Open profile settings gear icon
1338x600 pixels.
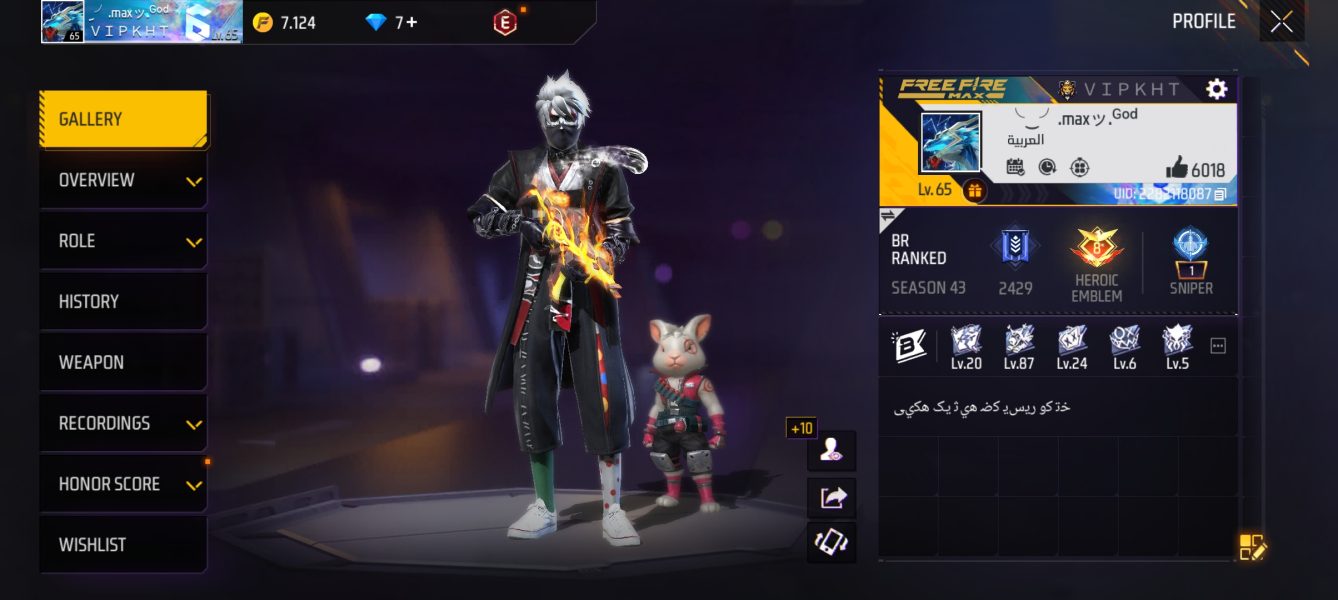coord(1216,89)
